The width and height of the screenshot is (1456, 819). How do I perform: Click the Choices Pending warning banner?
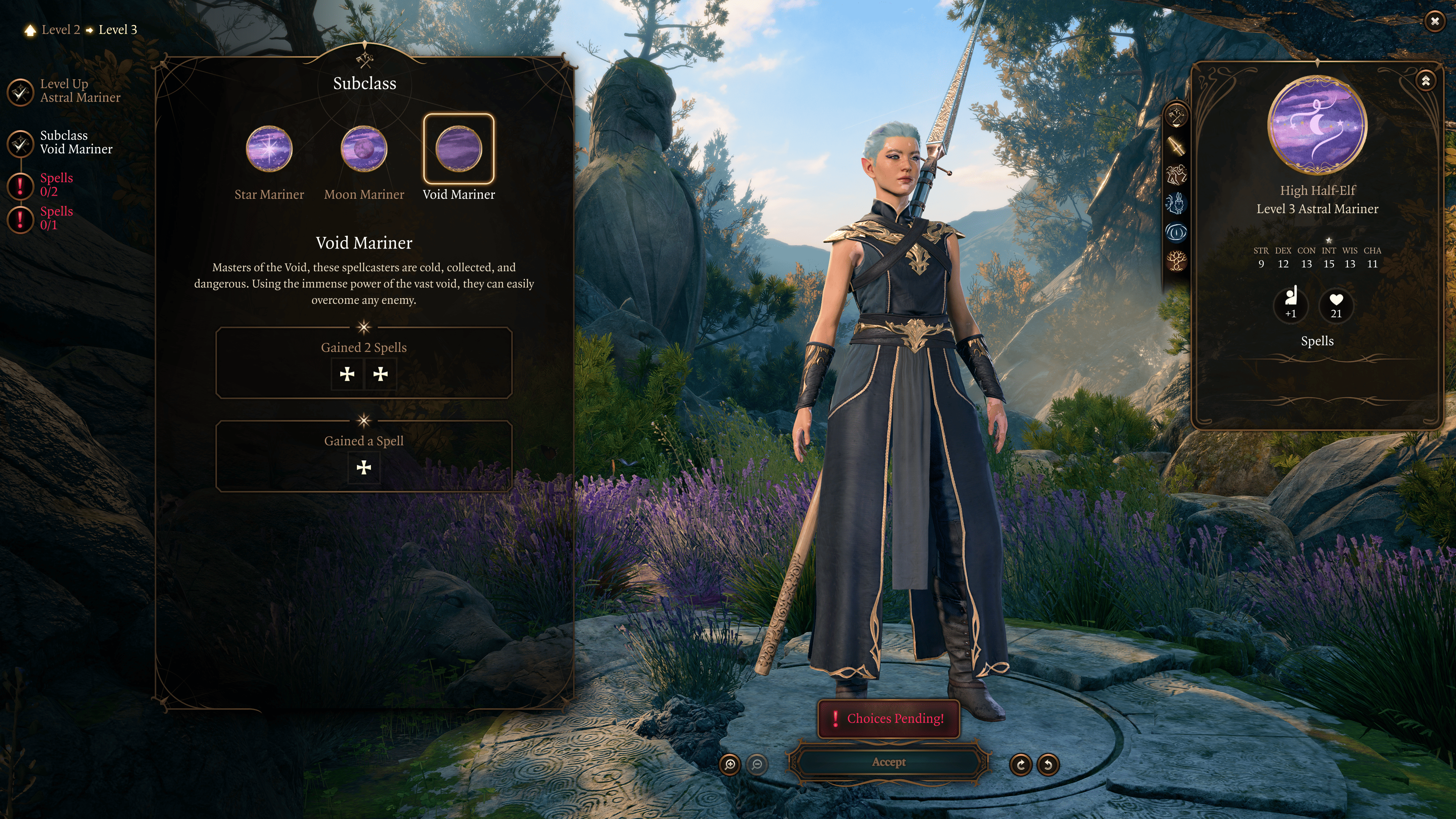point(889,718)
